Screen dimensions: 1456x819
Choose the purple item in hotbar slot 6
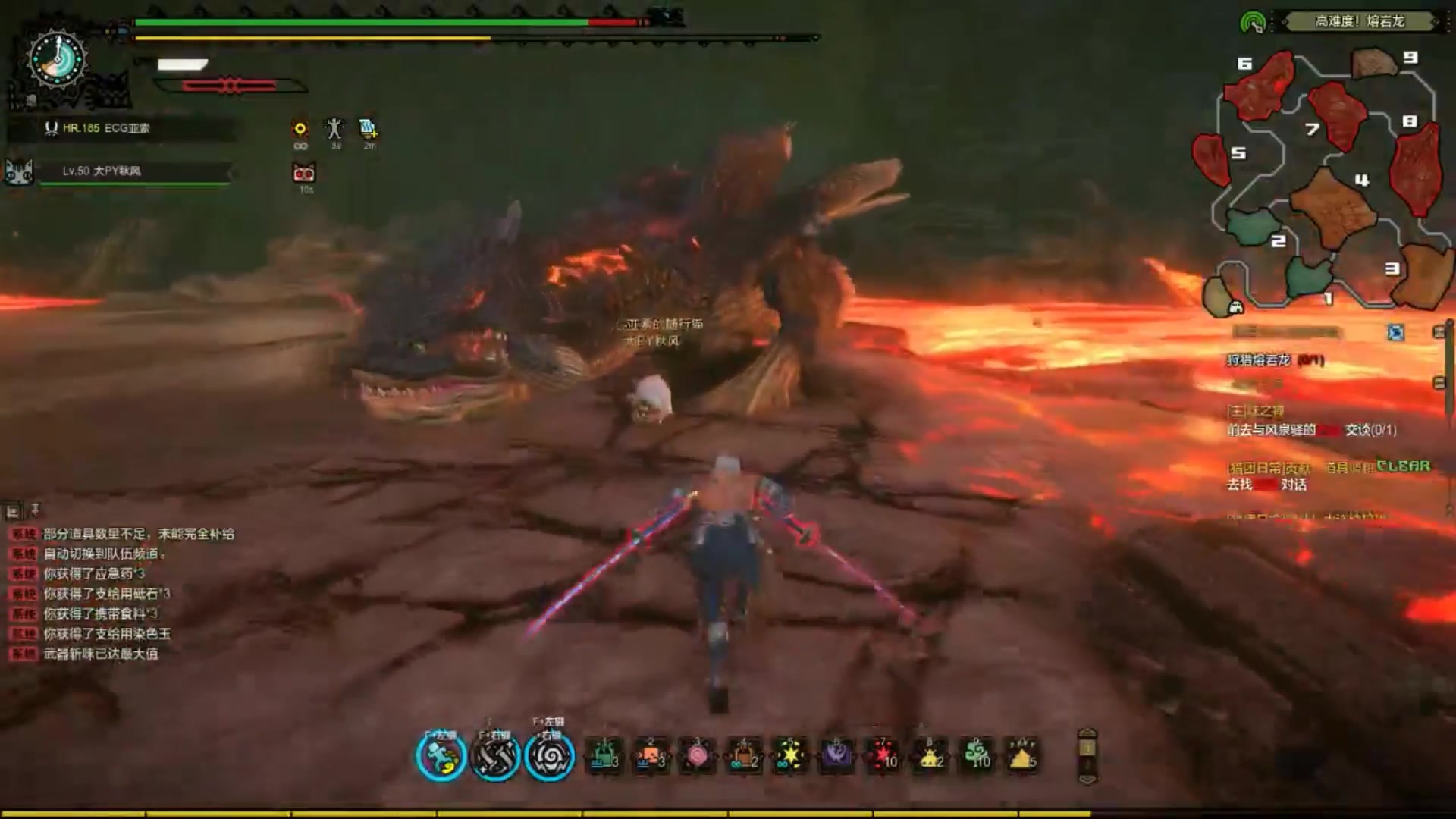coord(836,756)
